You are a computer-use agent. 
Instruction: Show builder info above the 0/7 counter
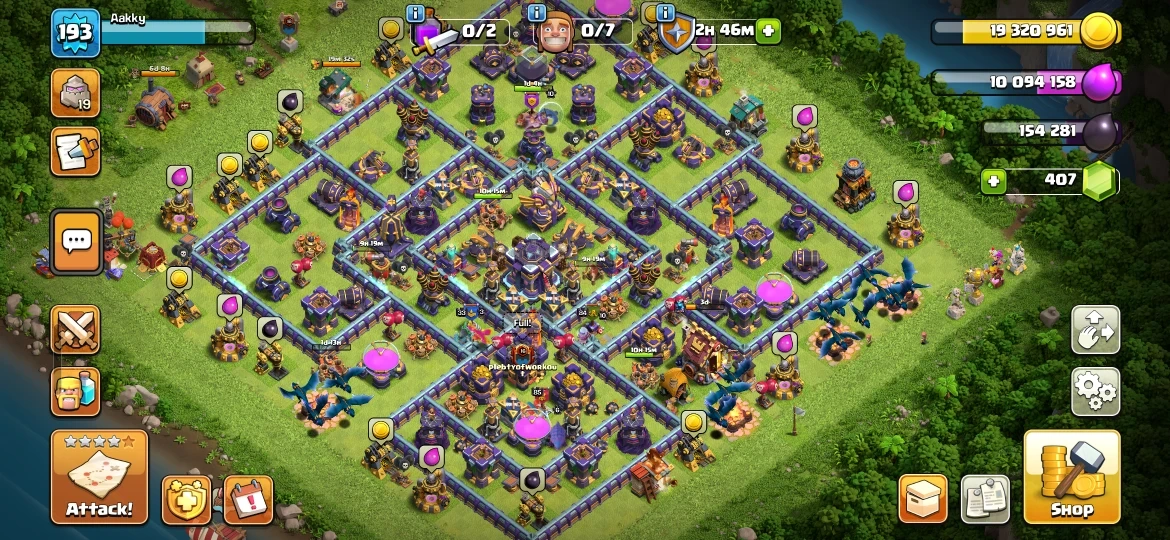pyautogui.click(x=536, y=13)
